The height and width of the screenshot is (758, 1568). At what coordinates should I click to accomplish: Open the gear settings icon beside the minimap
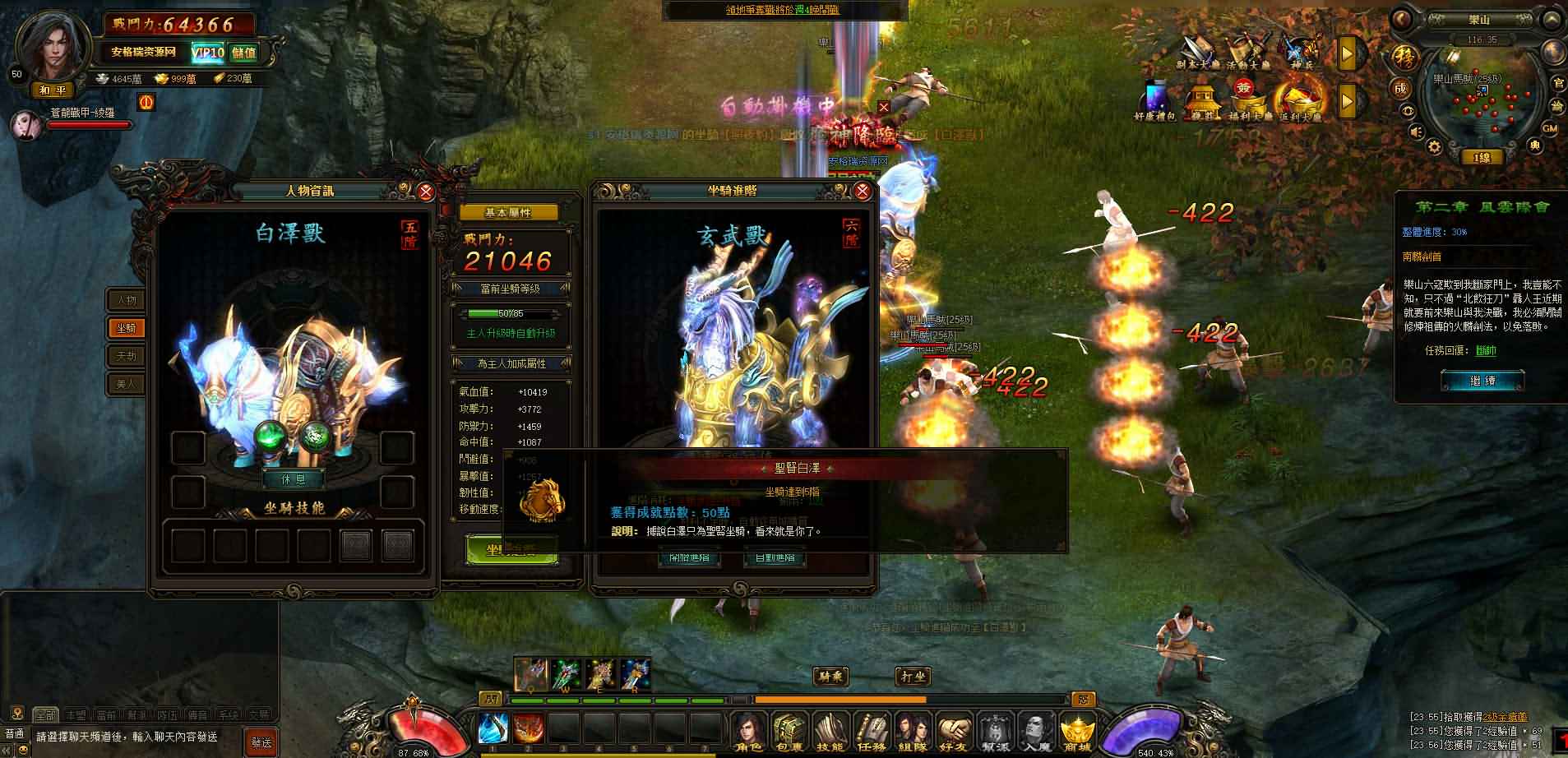pos(1434,147)
